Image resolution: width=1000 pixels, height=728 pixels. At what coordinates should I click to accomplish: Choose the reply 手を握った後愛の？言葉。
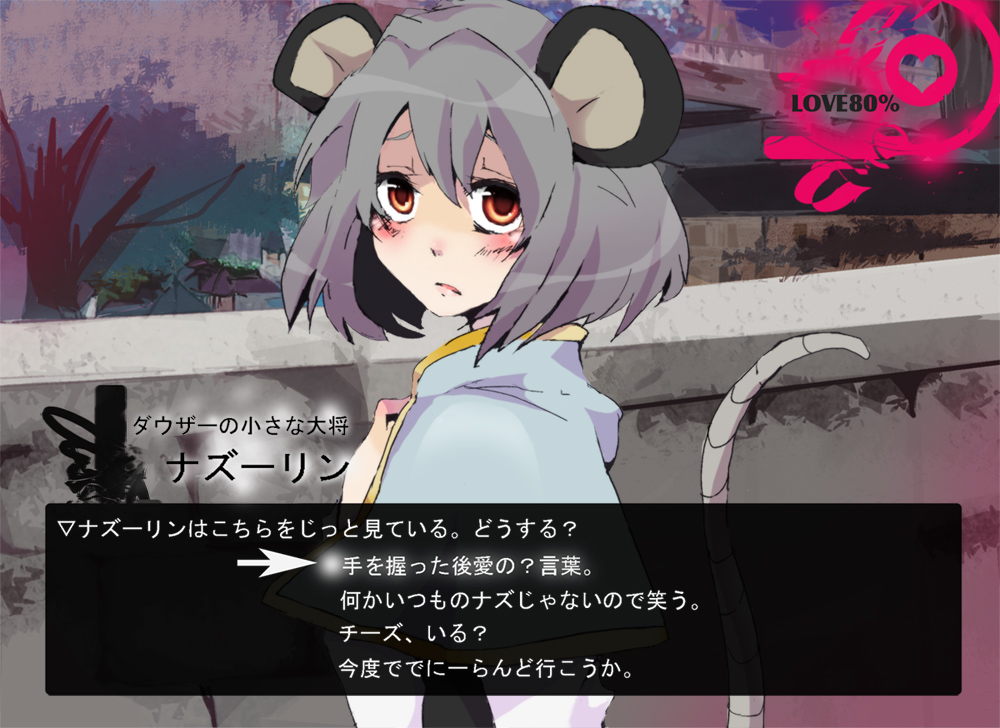click(467, 567)
